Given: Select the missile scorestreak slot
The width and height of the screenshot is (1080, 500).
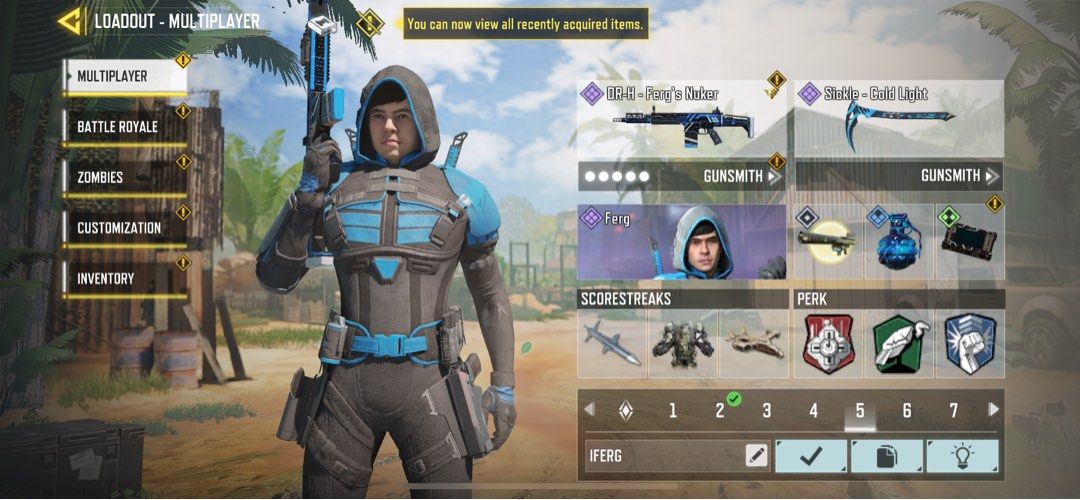Looking at the screenshot, I should pos(612,343).
